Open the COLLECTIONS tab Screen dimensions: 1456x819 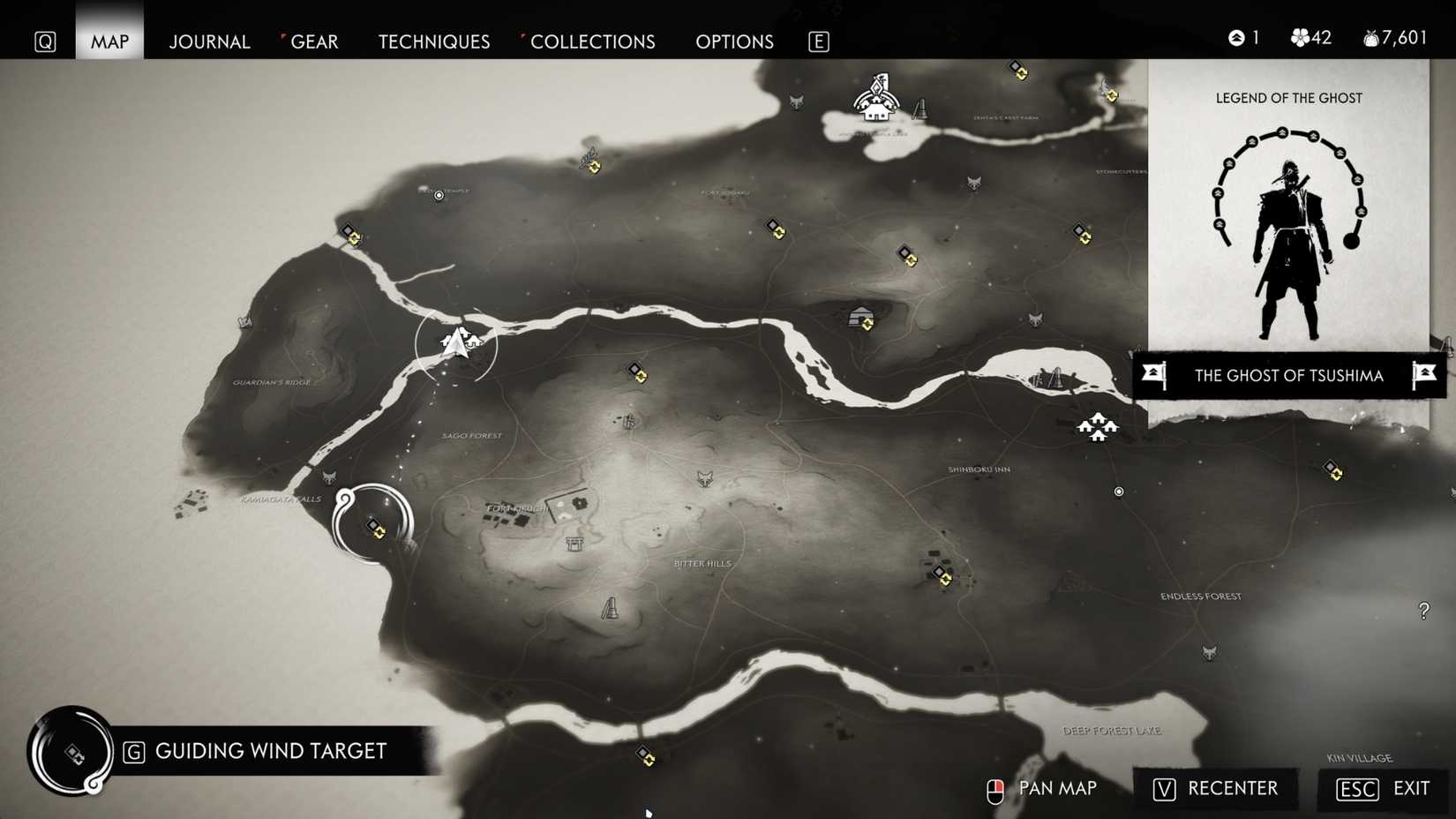click(592, 41)
